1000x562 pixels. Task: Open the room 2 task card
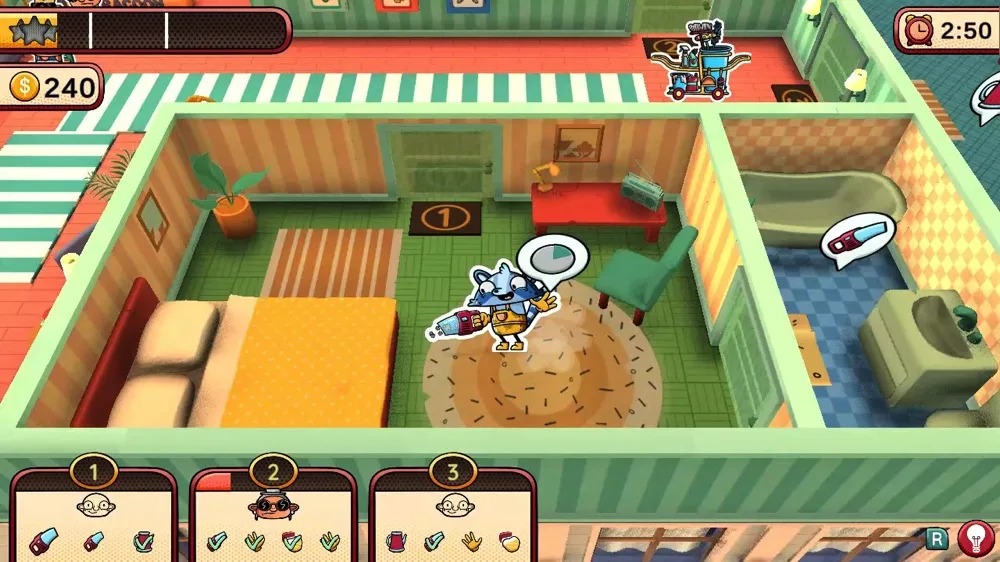273,517
